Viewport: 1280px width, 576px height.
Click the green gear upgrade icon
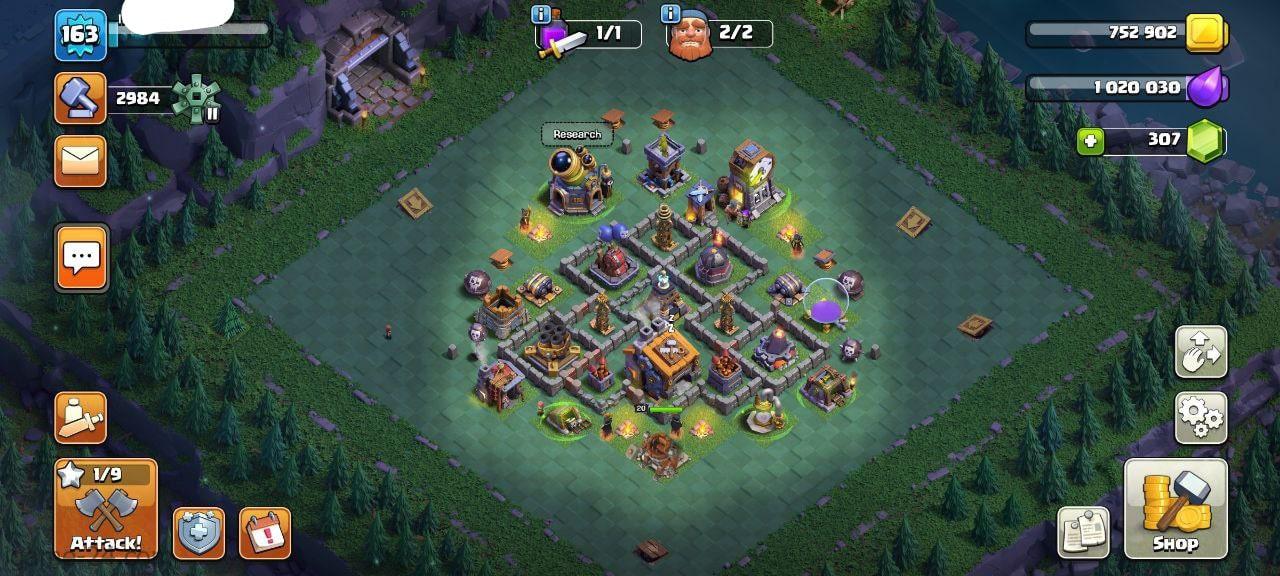pos(196,99)
